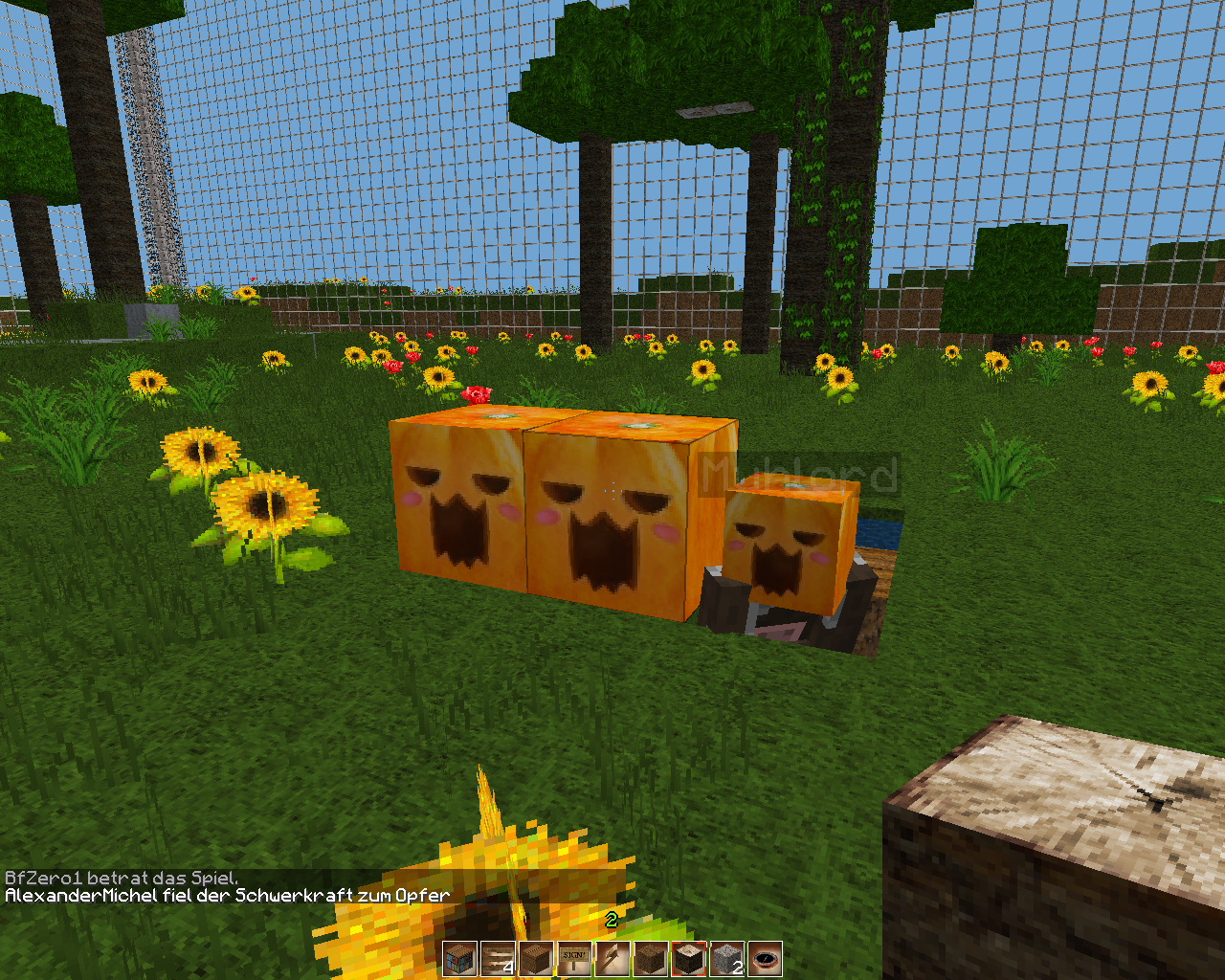Select the compass hotbar slot

[766, 958]
